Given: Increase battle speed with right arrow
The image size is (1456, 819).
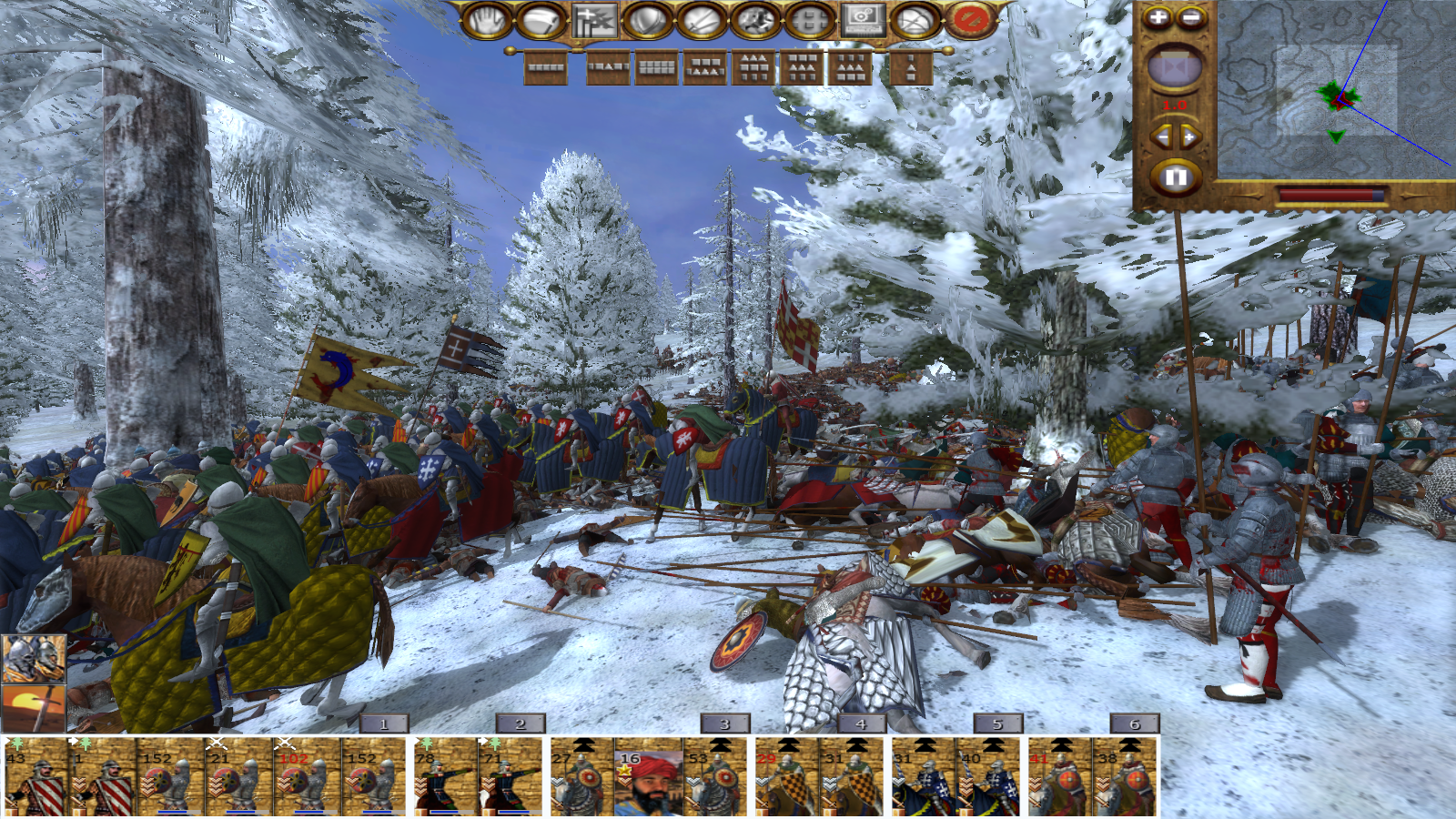Looking at the screenshot, I should (x=1189, y=137).
